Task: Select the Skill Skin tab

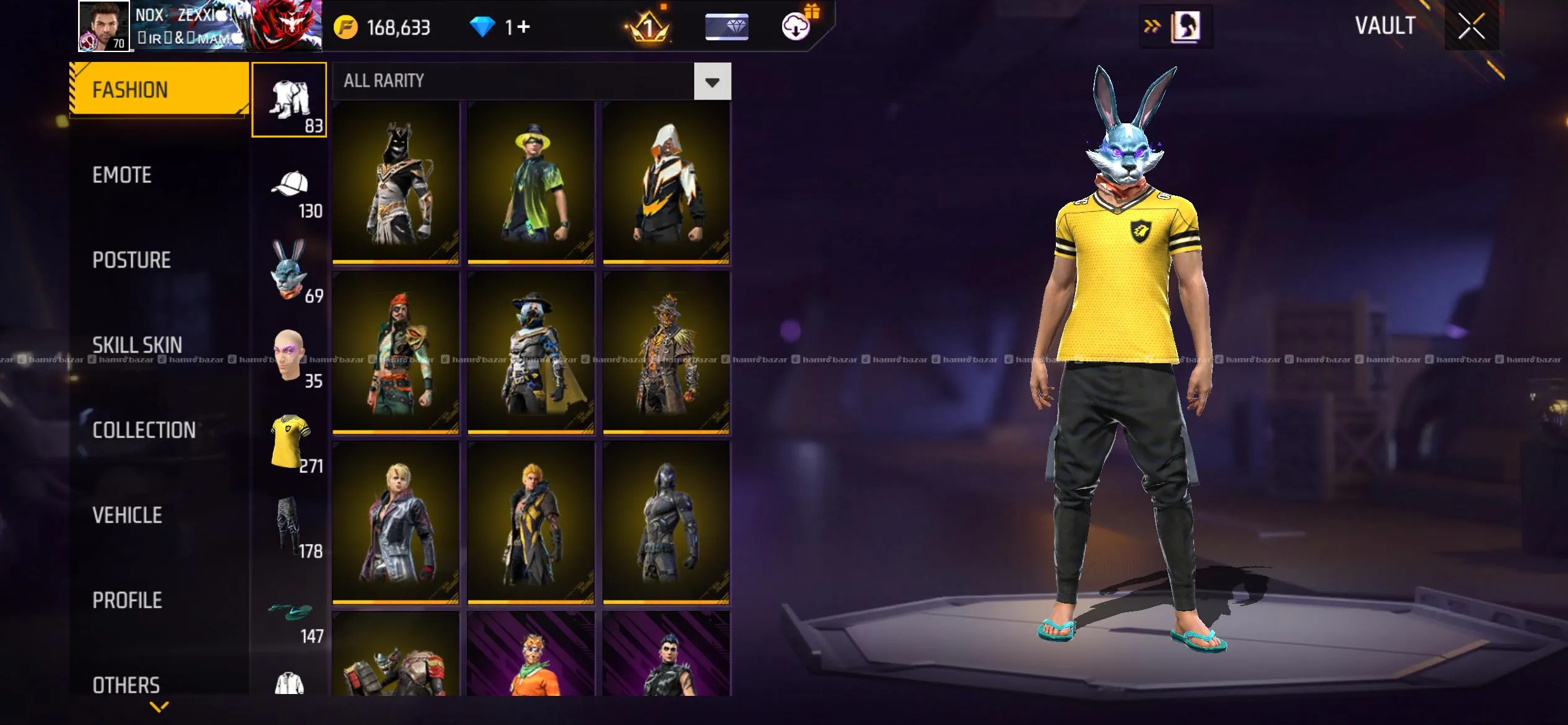Action: 137,345
